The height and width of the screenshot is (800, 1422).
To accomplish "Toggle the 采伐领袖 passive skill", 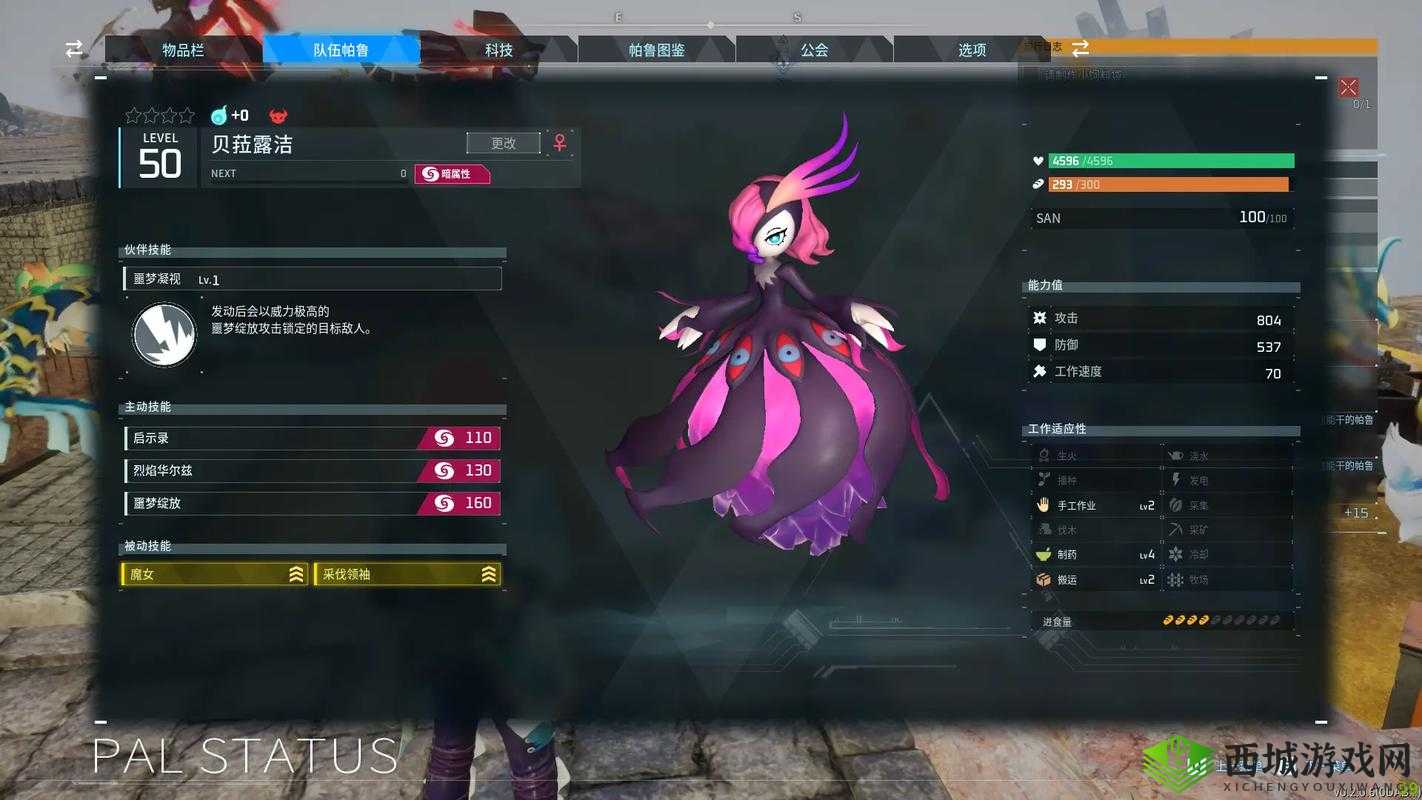I will pyautogui.click(x=407, y=575).
